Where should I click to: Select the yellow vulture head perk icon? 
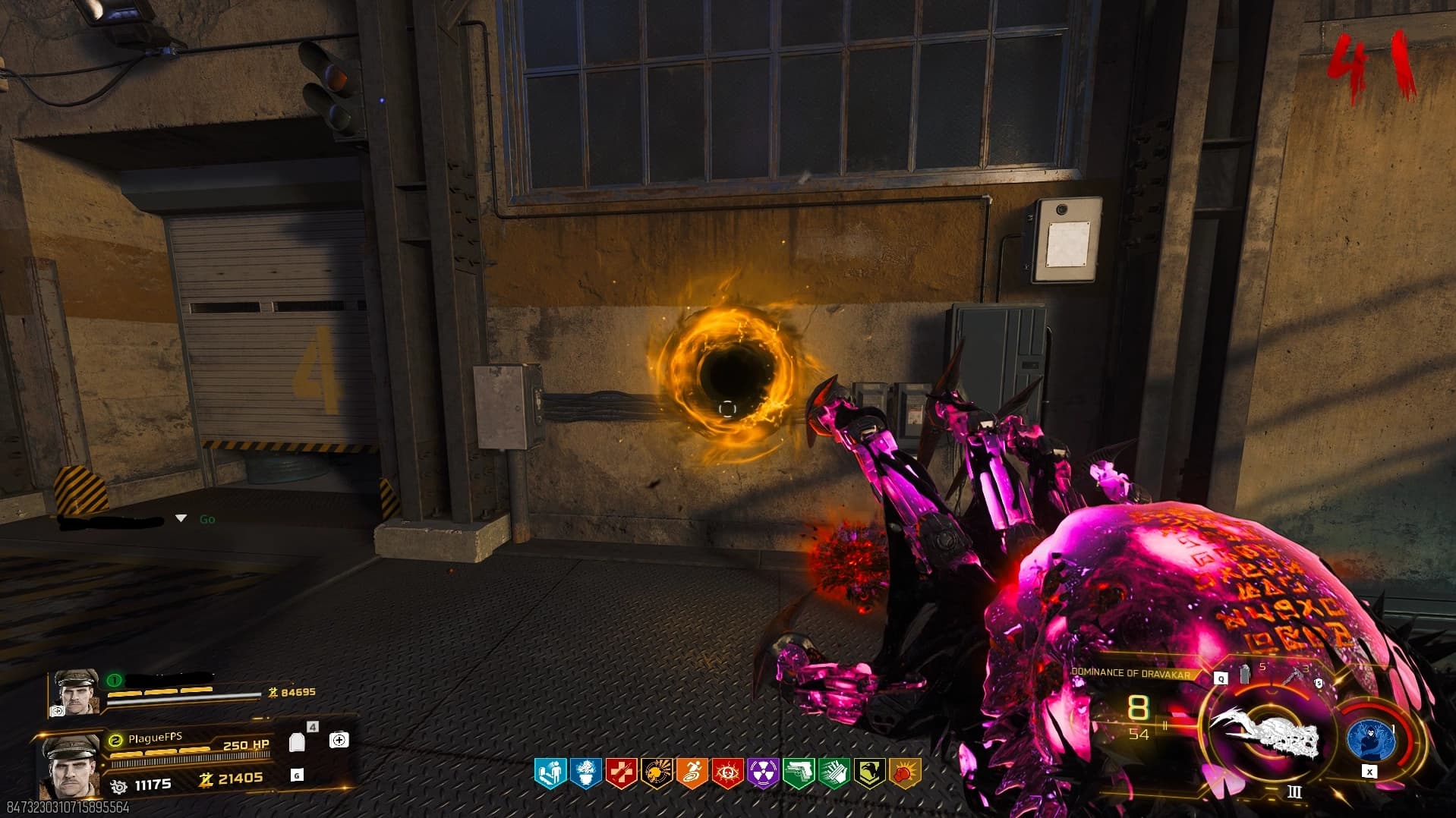(869, 774)
